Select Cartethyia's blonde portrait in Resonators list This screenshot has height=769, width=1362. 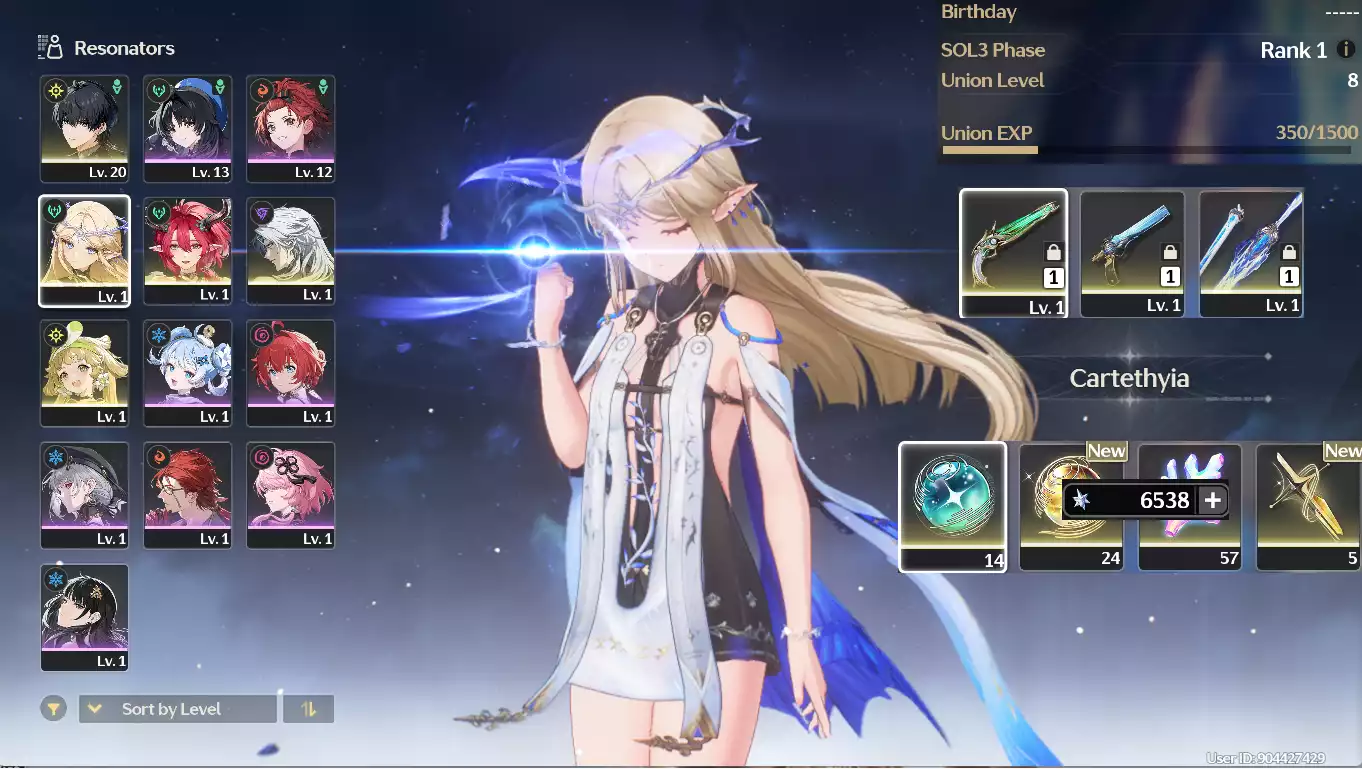pyautogui.click(x=84, y=250)
